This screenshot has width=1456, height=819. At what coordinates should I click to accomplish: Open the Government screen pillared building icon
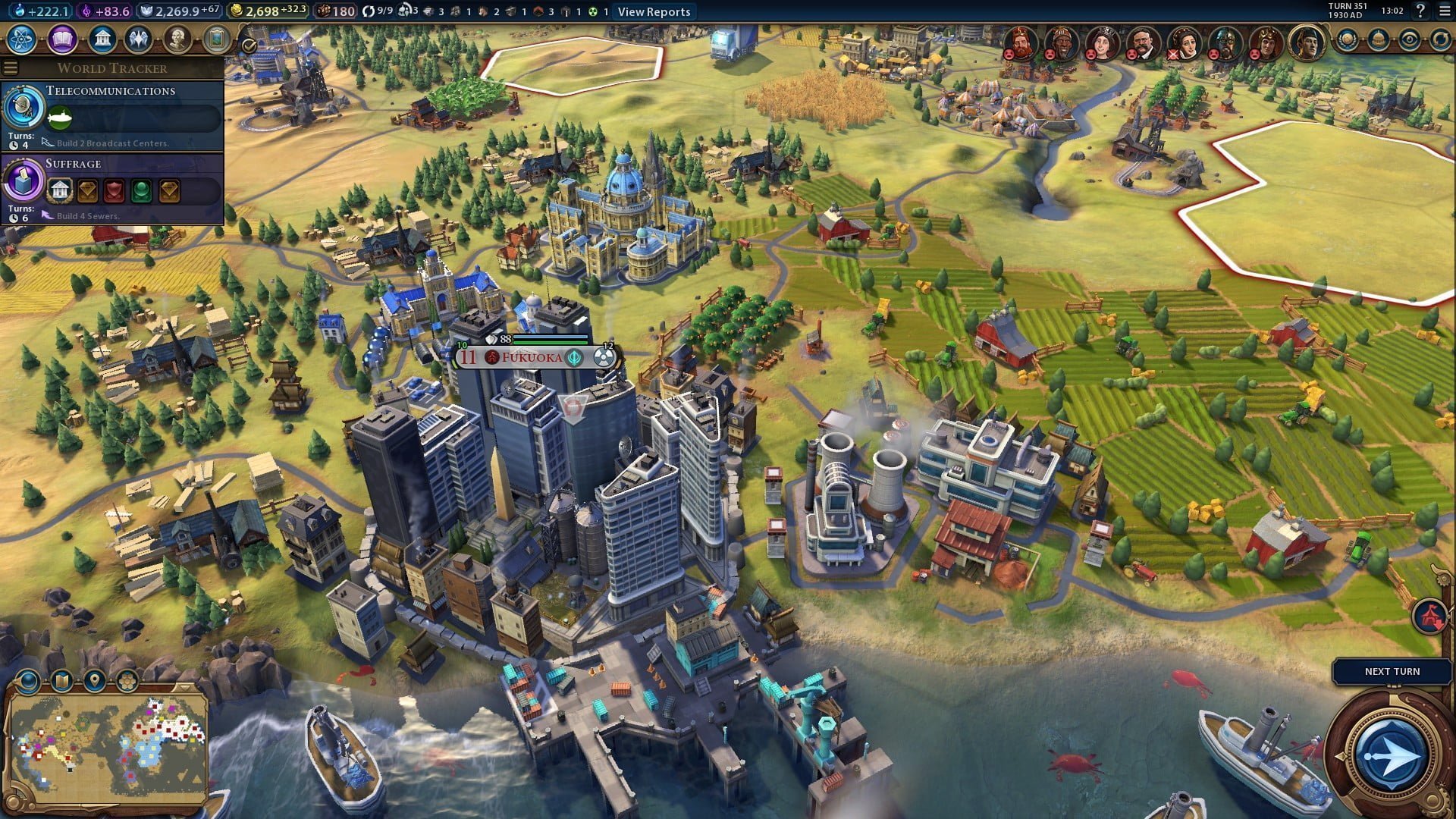101,39
